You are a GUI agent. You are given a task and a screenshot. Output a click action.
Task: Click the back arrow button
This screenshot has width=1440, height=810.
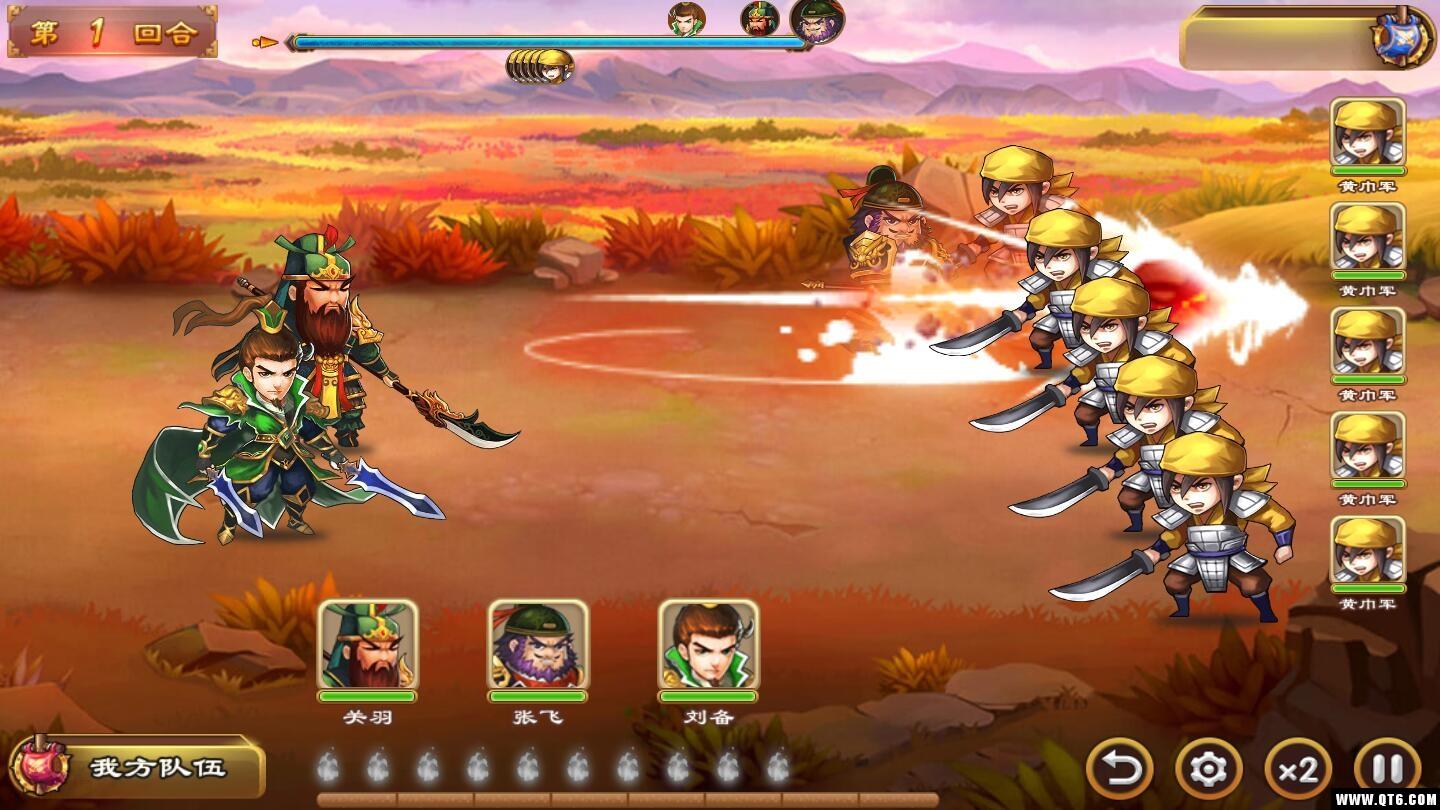(1119, 768)
